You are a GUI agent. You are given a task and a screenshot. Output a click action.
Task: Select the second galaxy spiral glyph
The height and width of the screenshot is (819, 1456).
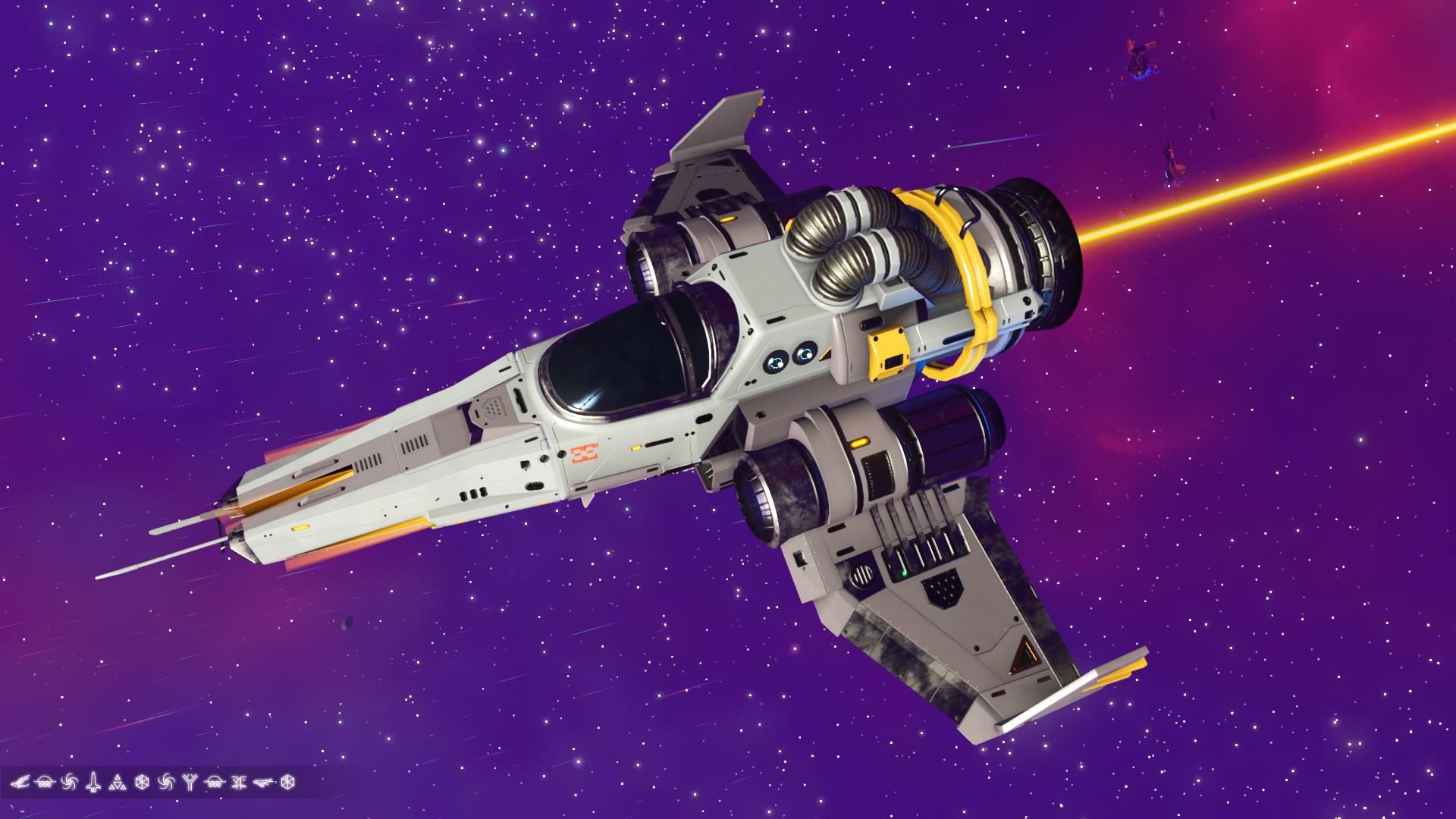click(166, 783)
